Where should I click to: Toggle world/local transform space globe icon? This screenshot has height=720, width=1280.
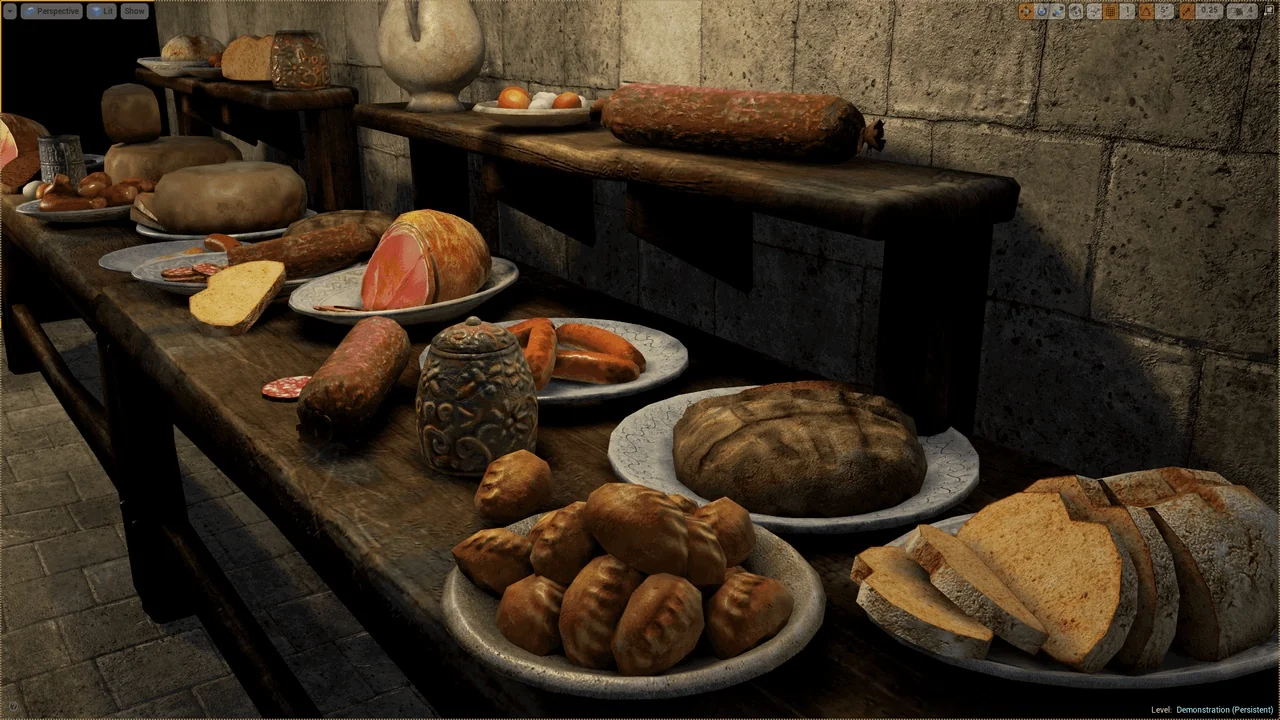[x=1076, y=11]
